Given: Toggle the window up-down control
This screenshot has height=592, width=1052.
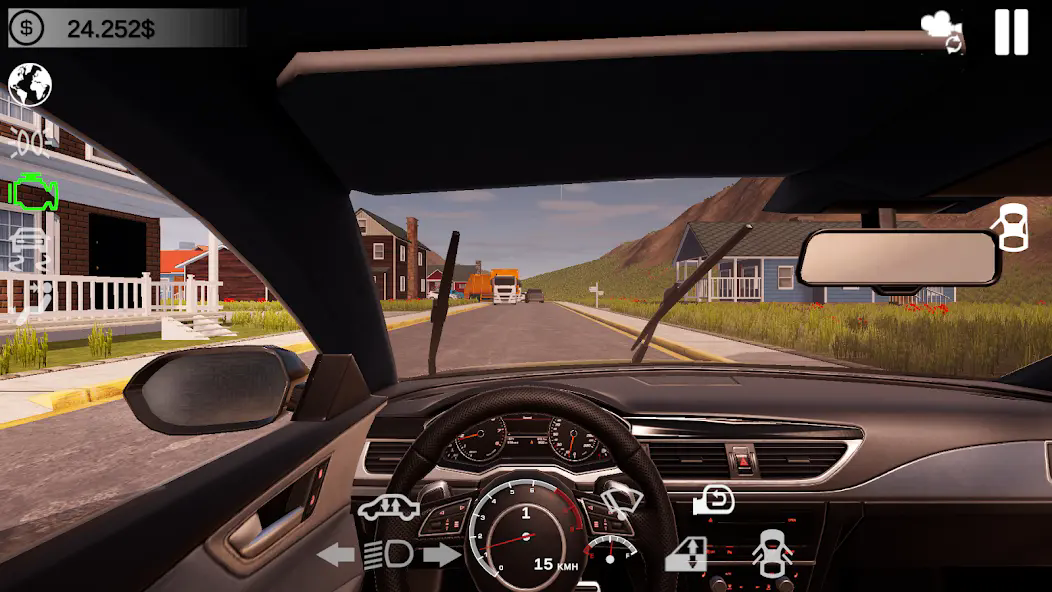Looking at the screenshot, I should coord(686,554).
